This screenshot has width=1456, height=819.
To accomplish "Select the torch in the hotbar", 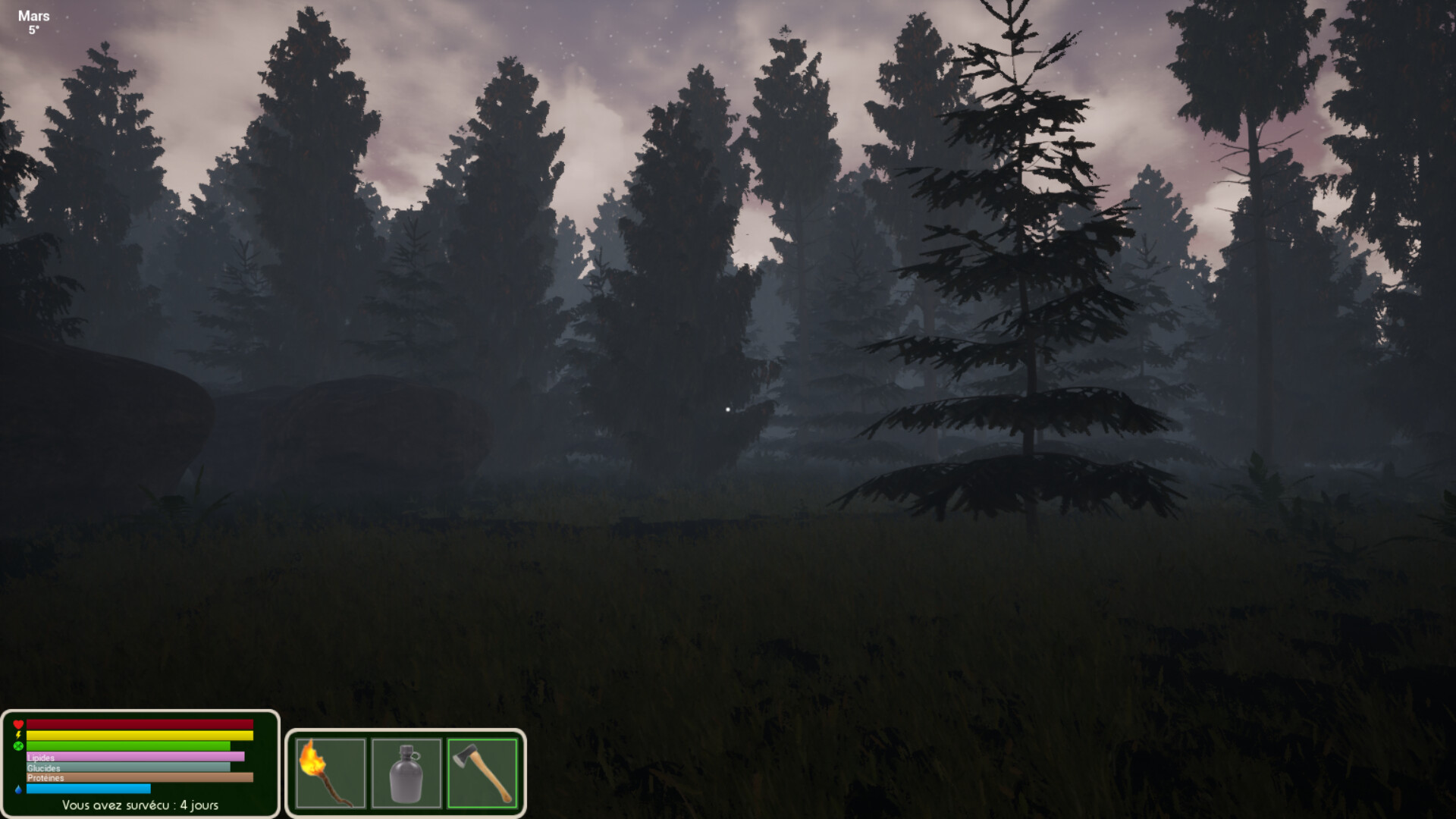I will pyautogui.click(x=331, y=772).
